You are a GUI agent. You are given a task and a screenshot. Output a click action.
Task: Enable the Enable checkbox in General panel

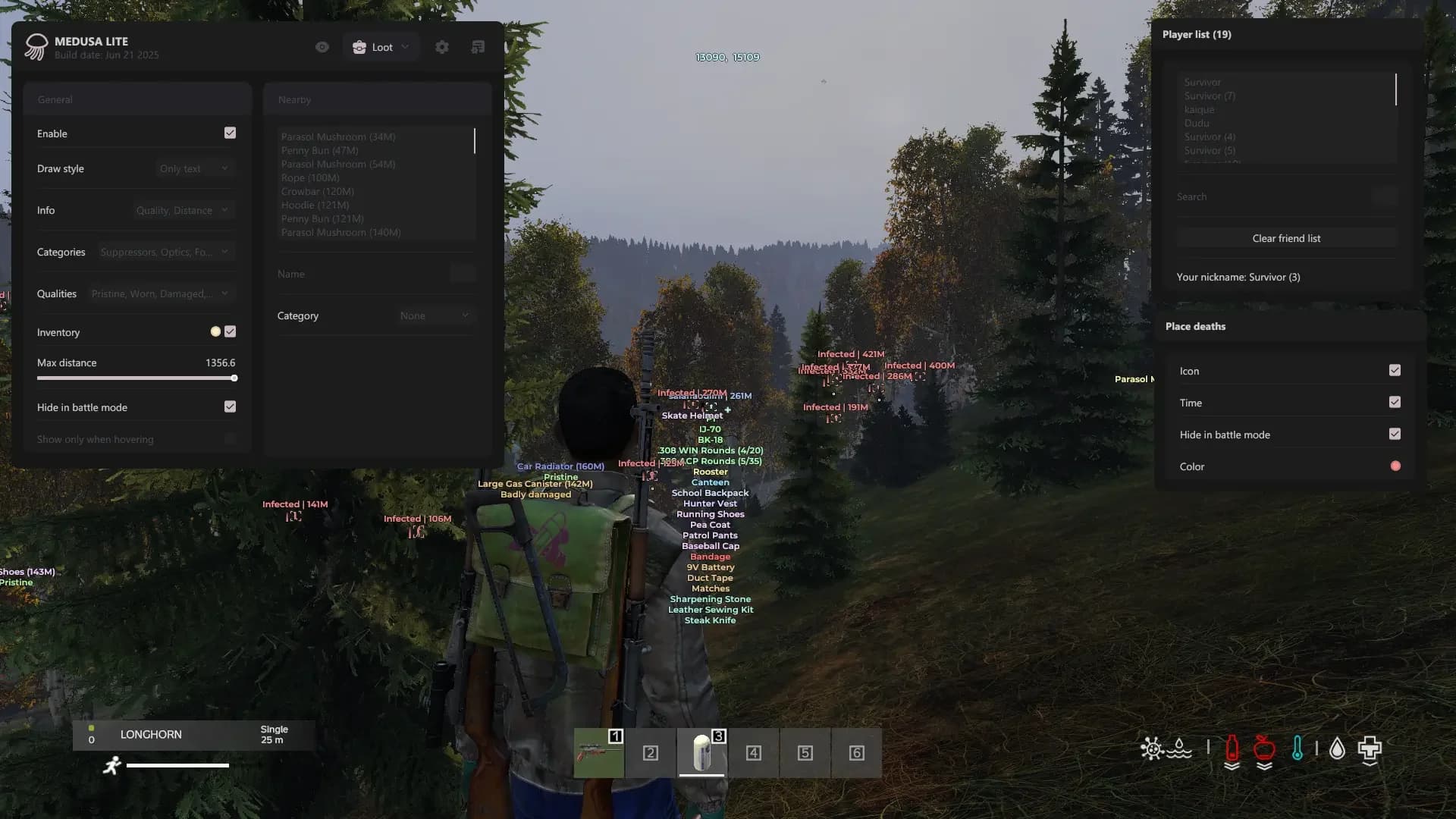coord(230,133)
